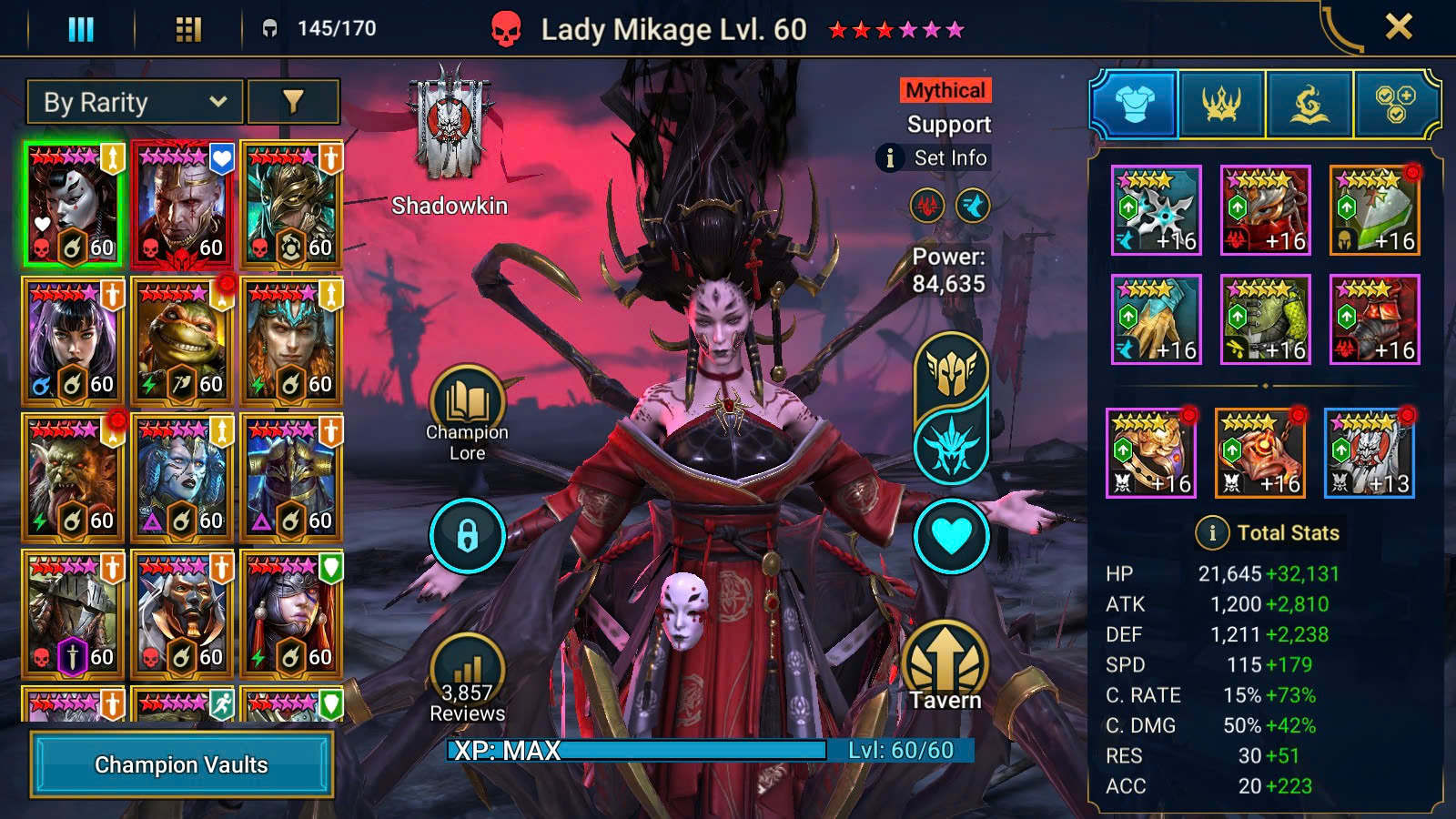1456x819 pixels.
Task: Select the banner accessory with +13
Action: pos(1369,453)
